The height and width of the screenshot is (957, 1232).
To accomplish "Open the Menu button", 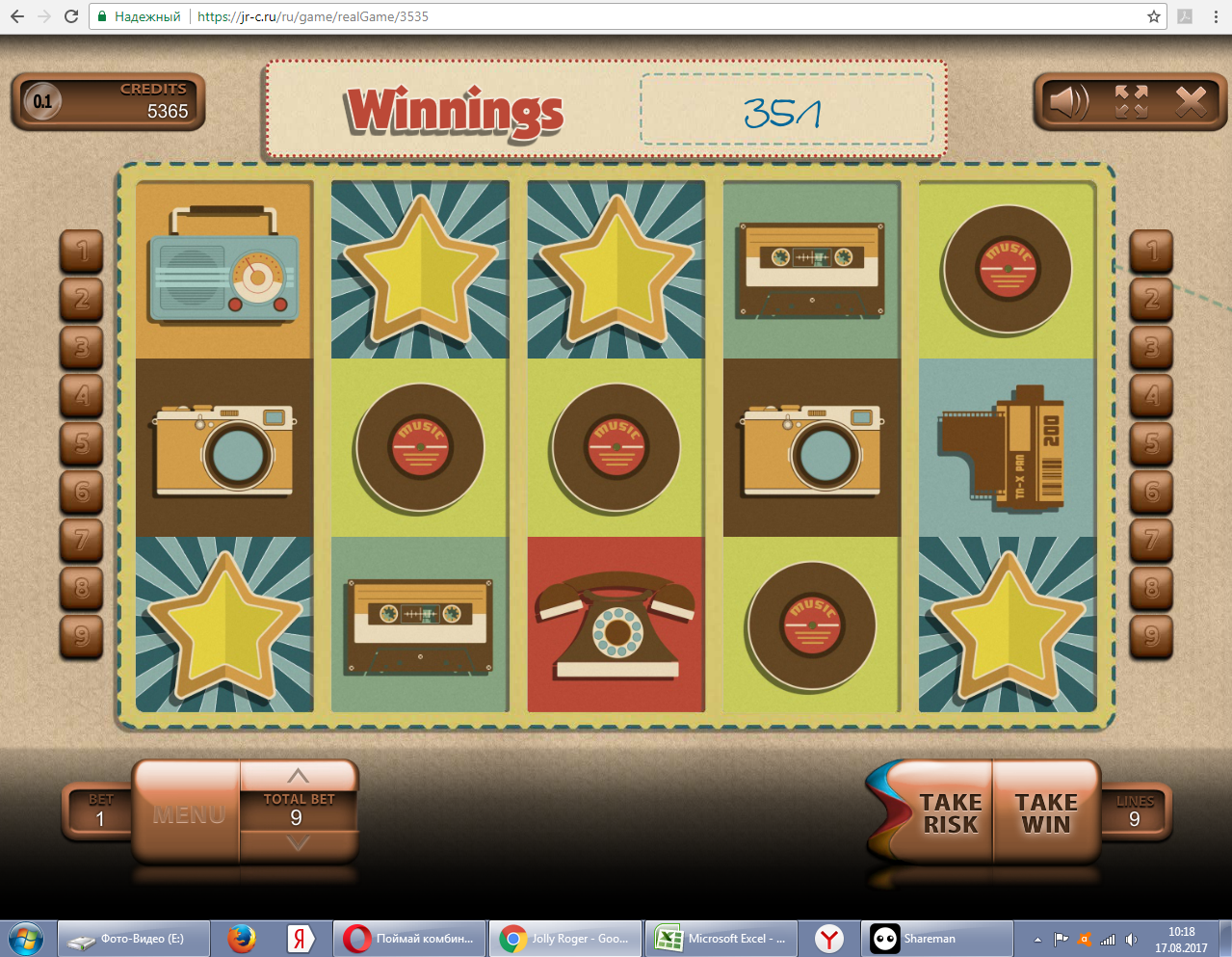I will (188, 814).
